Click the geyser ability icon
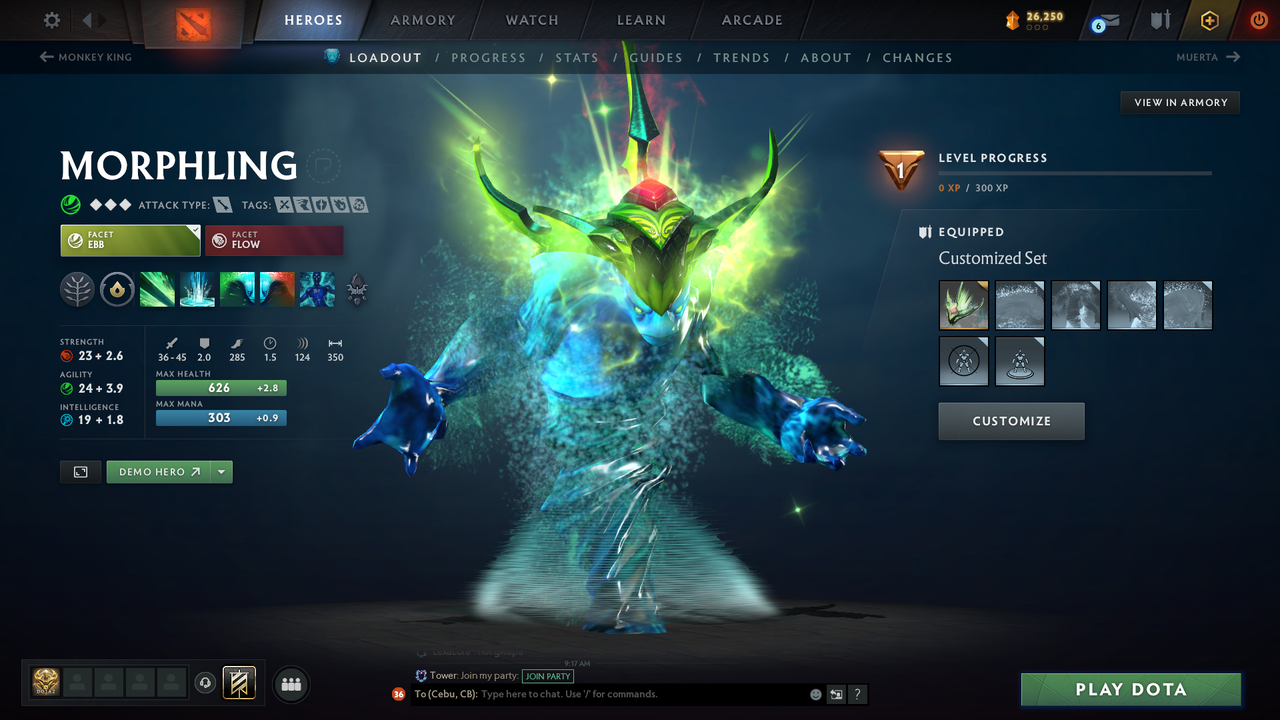 pyautogui.click(x=197, y=290)
